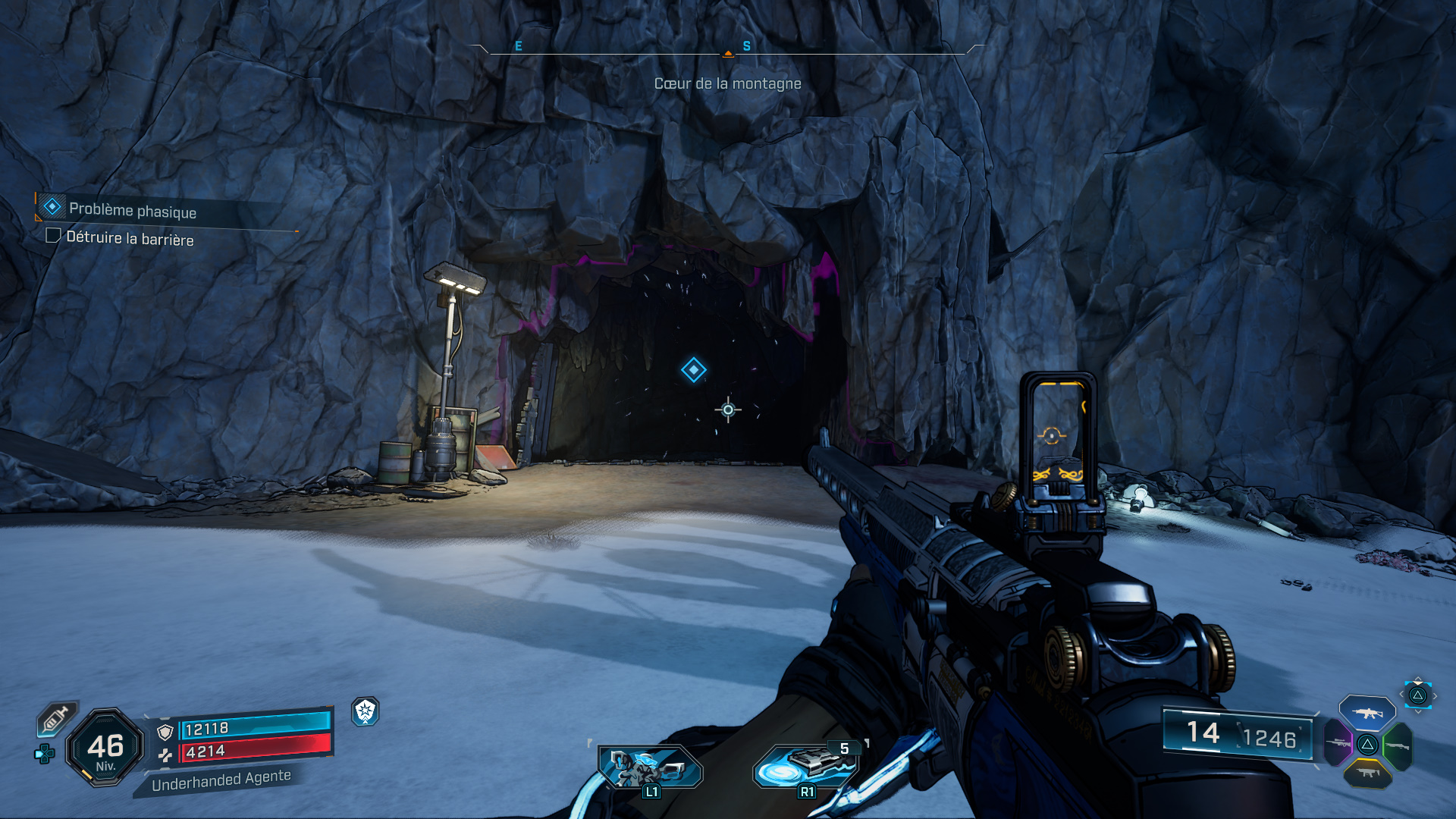Click the star shield buff icon
The width and height of the screenshot is (1456, 819).
coord(366,711)
